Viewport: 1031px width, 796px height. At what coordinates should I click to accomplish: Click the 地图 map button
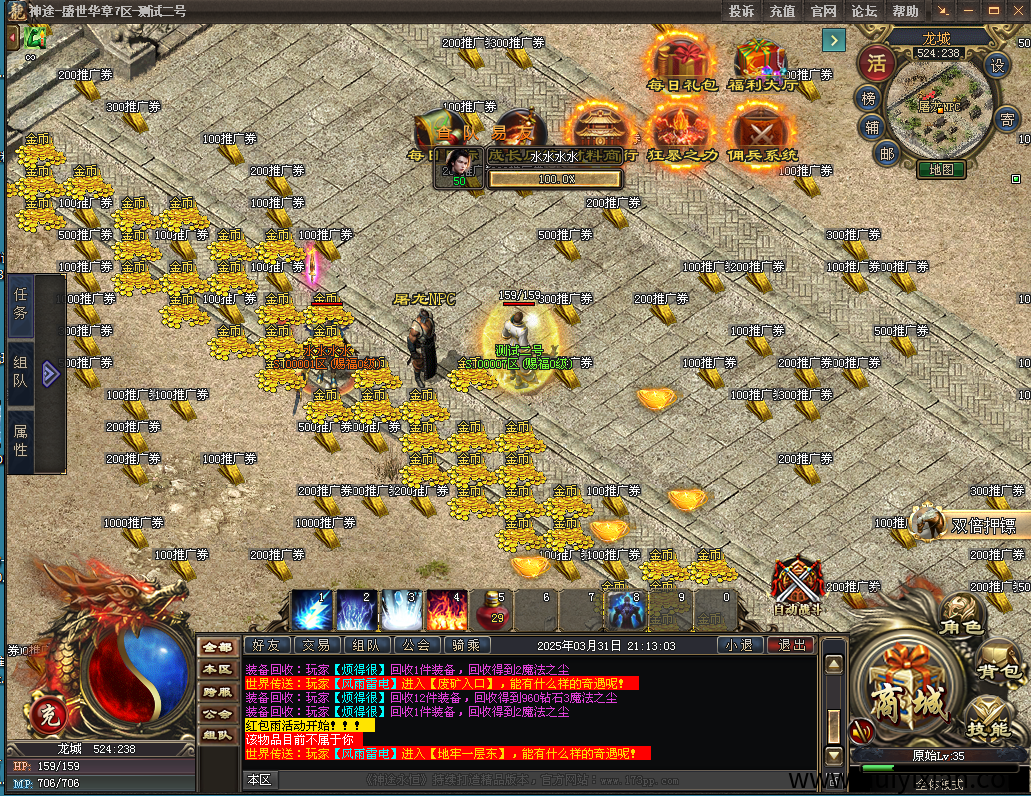(941, 170)
